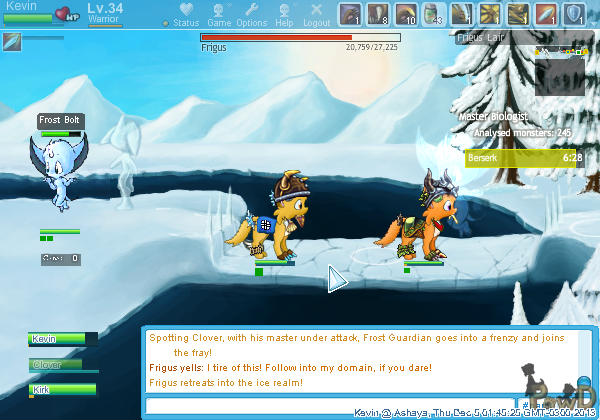Open the Options menu
This screenshot has width=600, height=420.
[x=251, y=15]
